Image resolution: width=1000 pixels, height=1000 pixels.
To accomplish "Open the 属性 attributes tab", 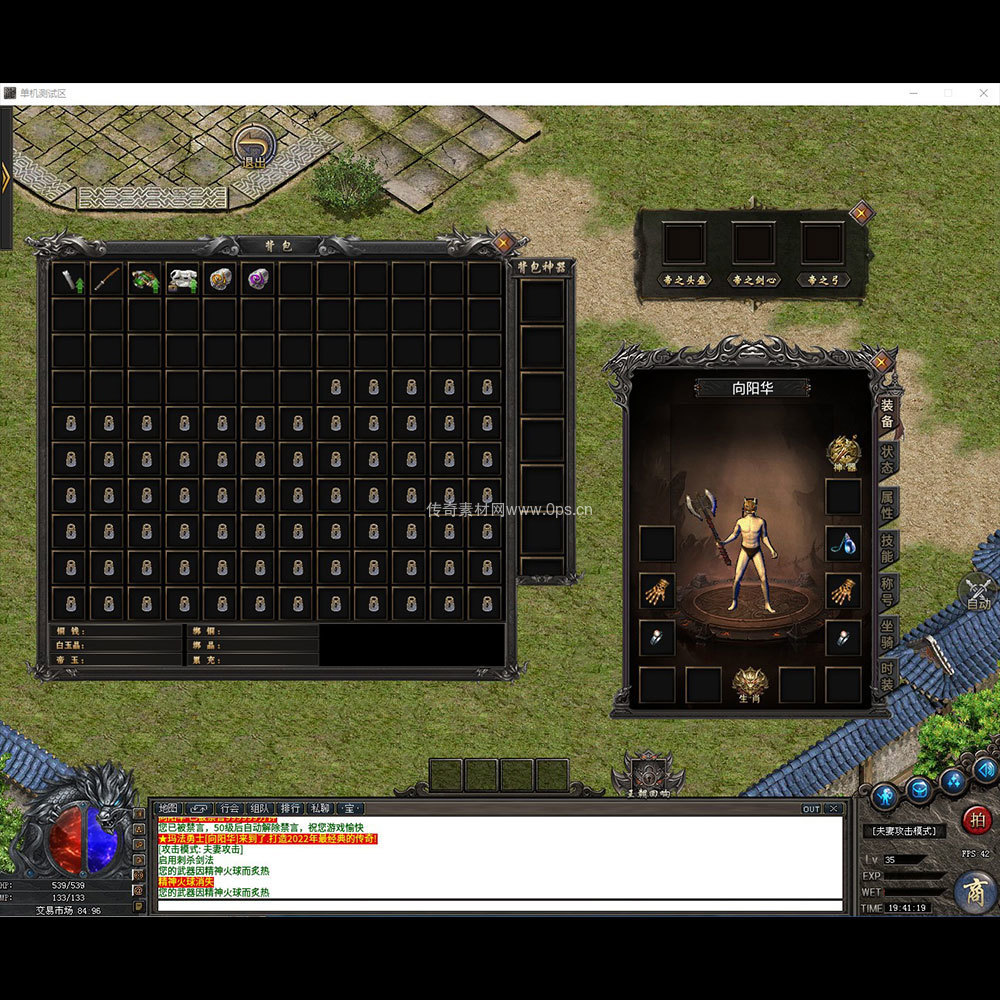I will (887, 504).
